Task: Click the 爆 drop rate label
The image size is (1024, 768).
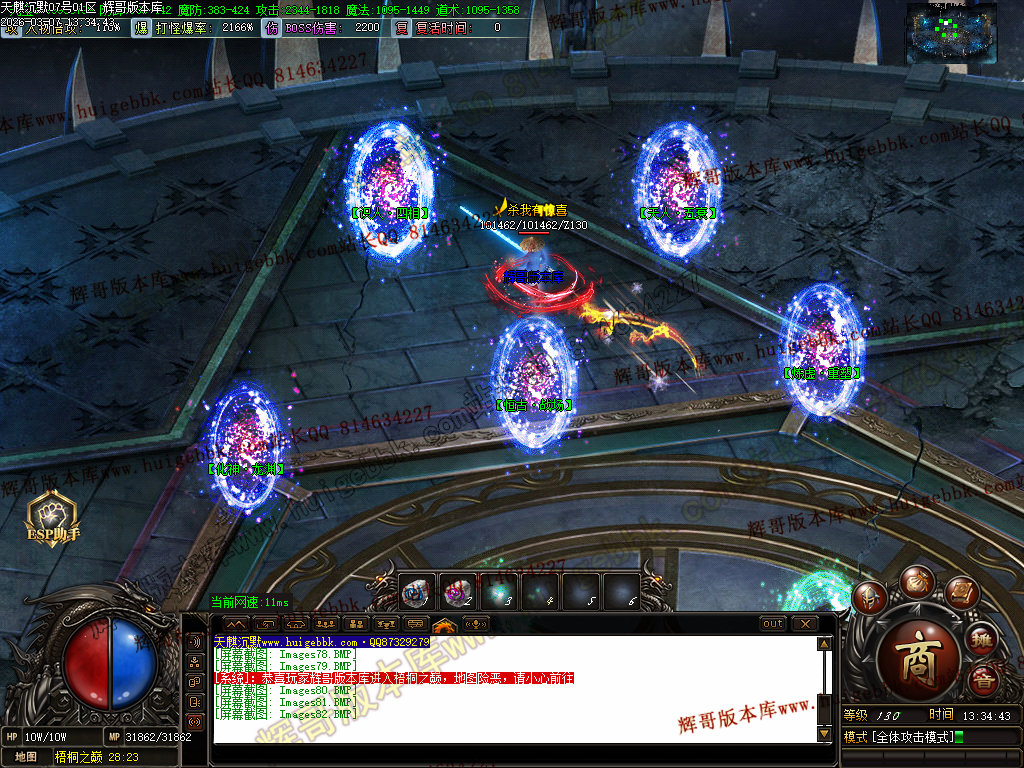Action: [x=140, y=28]
